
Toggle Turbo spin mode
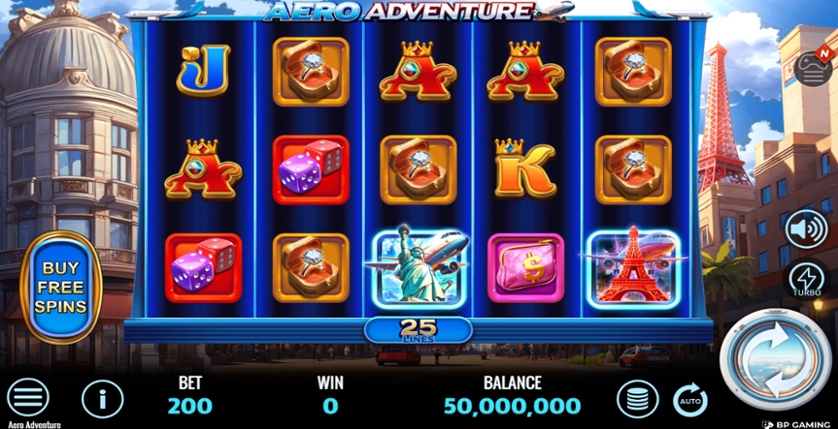tap(807, 280)
